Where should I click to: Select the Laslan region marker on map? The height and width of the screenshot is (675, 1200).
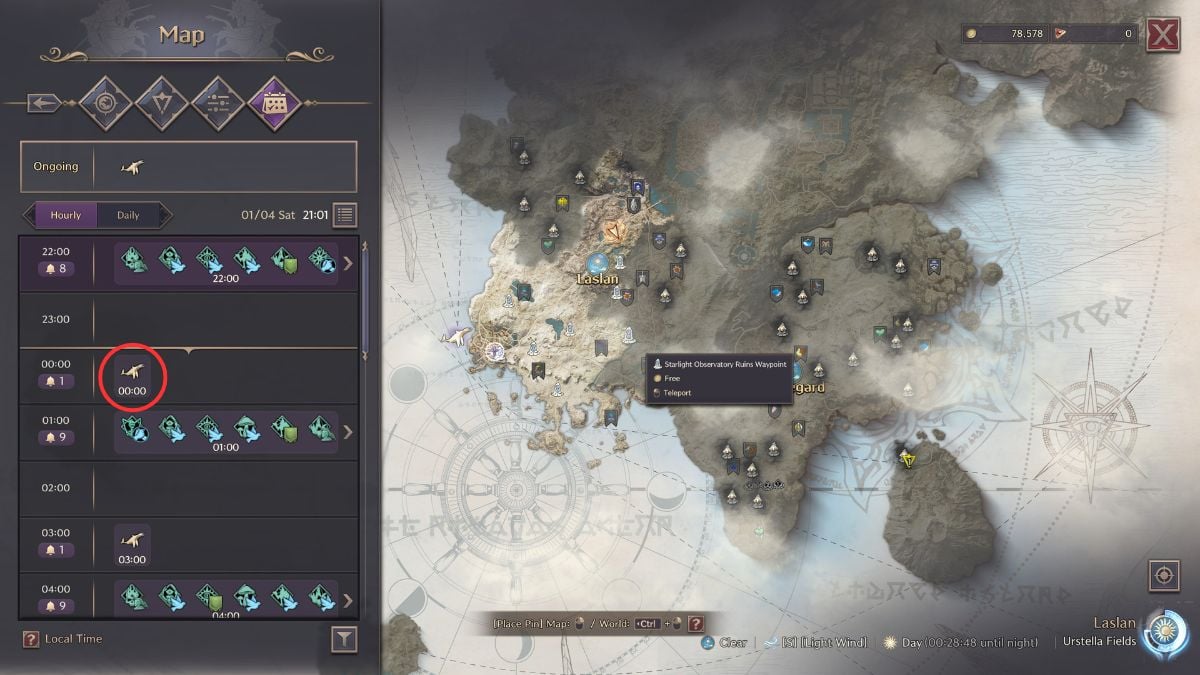click(598, 264)
